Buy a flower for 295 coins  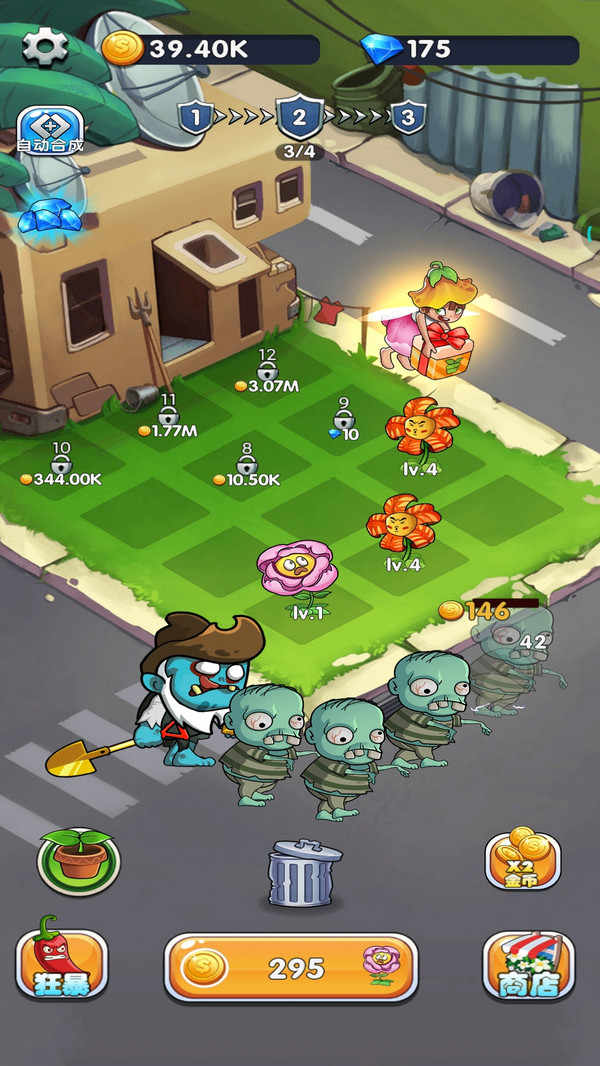click(x=290, y=967)
